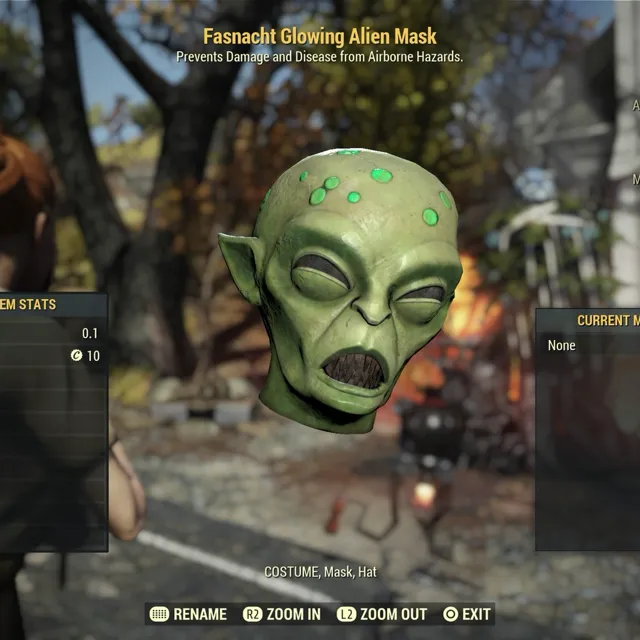Select the Zoom Out option

tap(381, 614)
